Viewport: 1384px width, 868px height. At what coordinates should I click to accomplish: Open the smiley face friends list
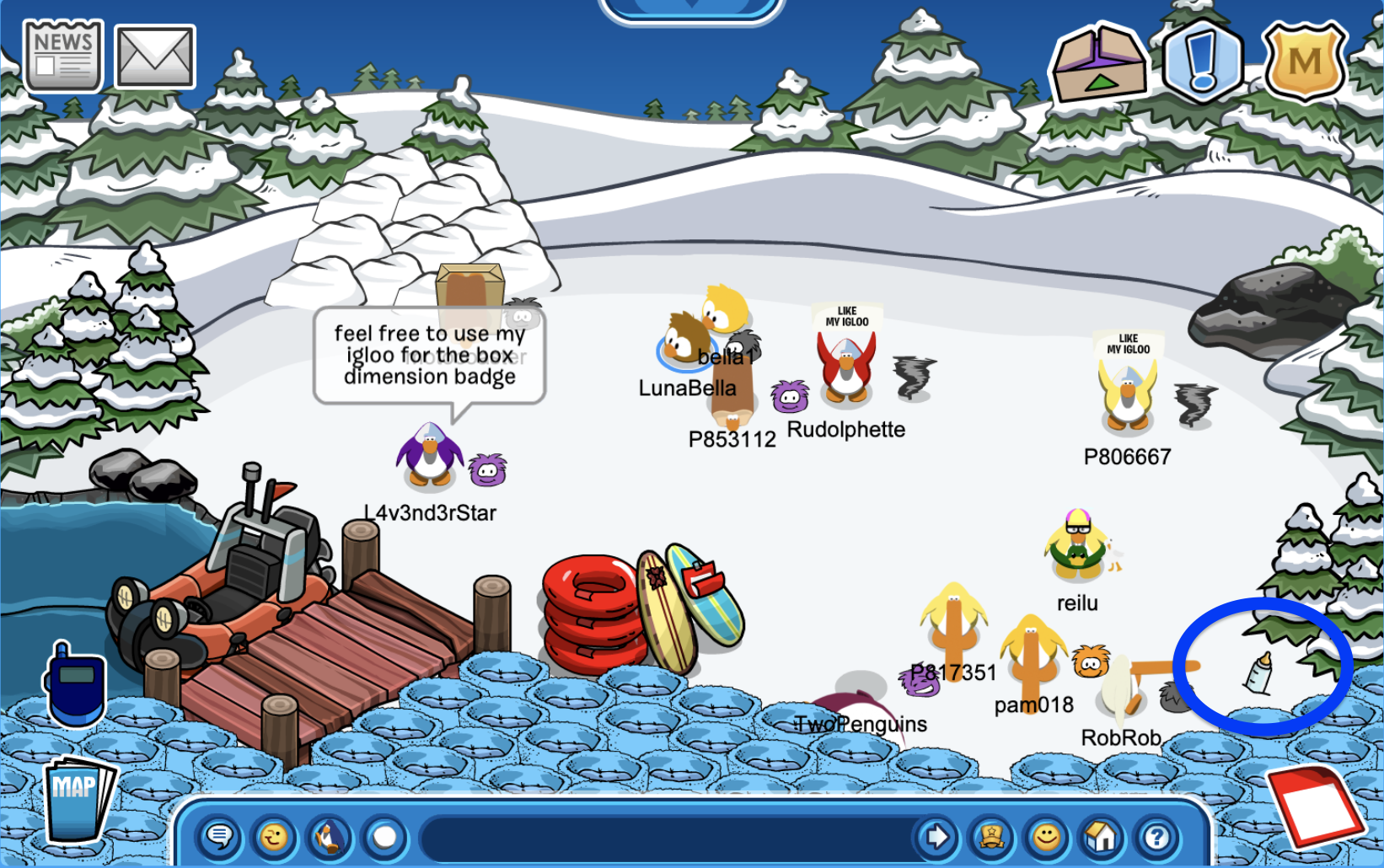pos(1047,837)
